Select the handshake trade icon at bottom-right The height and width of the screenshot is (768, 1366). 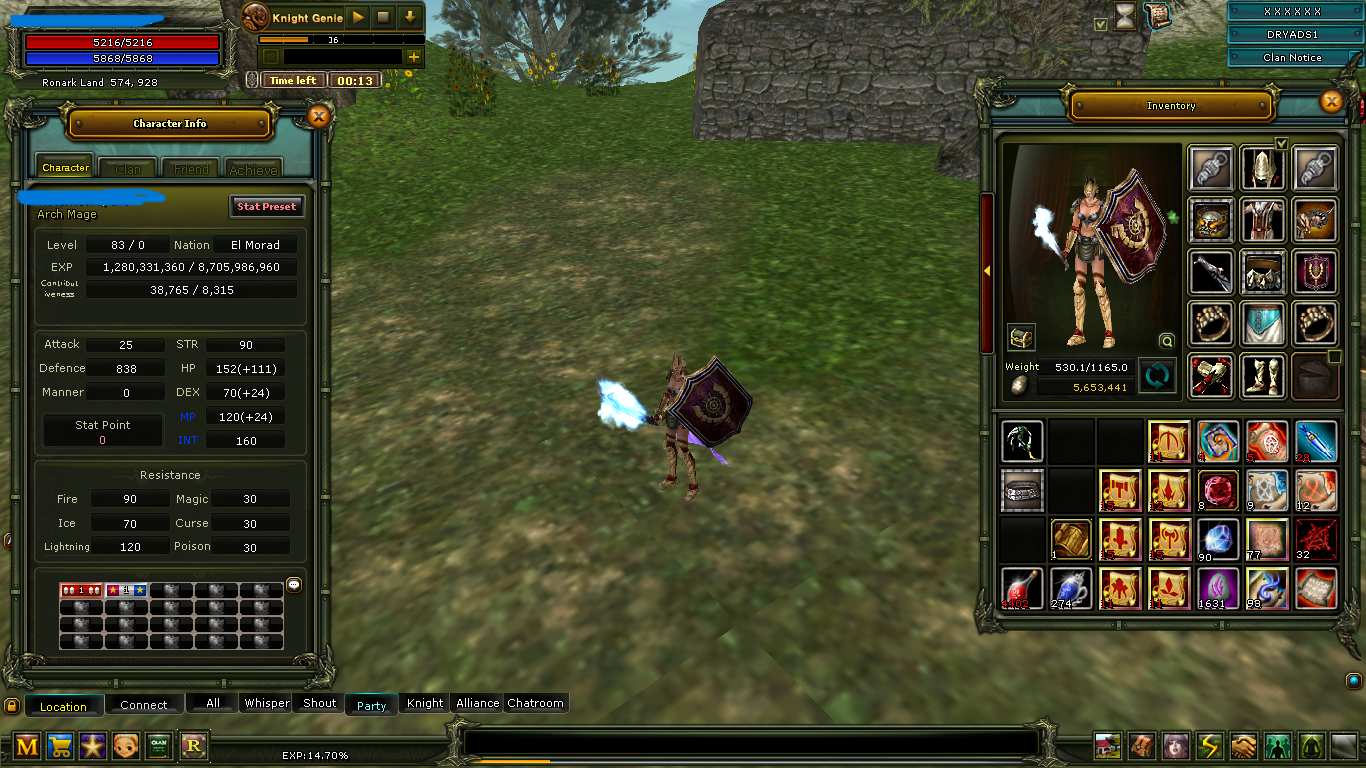point(1243,745)
